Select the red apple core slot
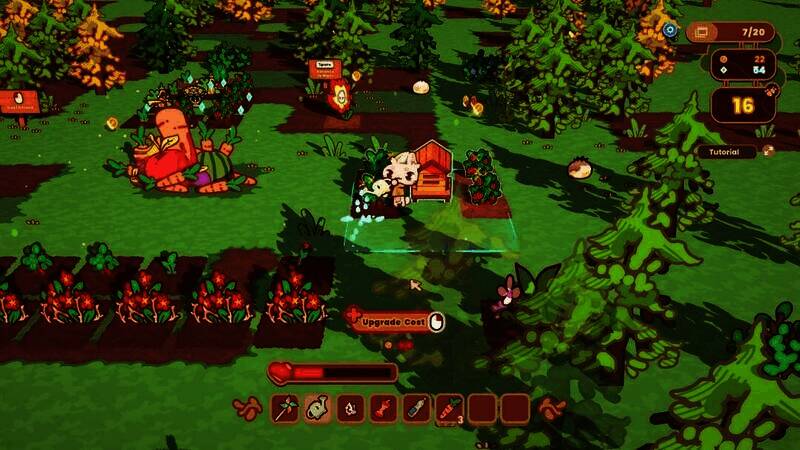The image size is (800, 450). point(383,408)
